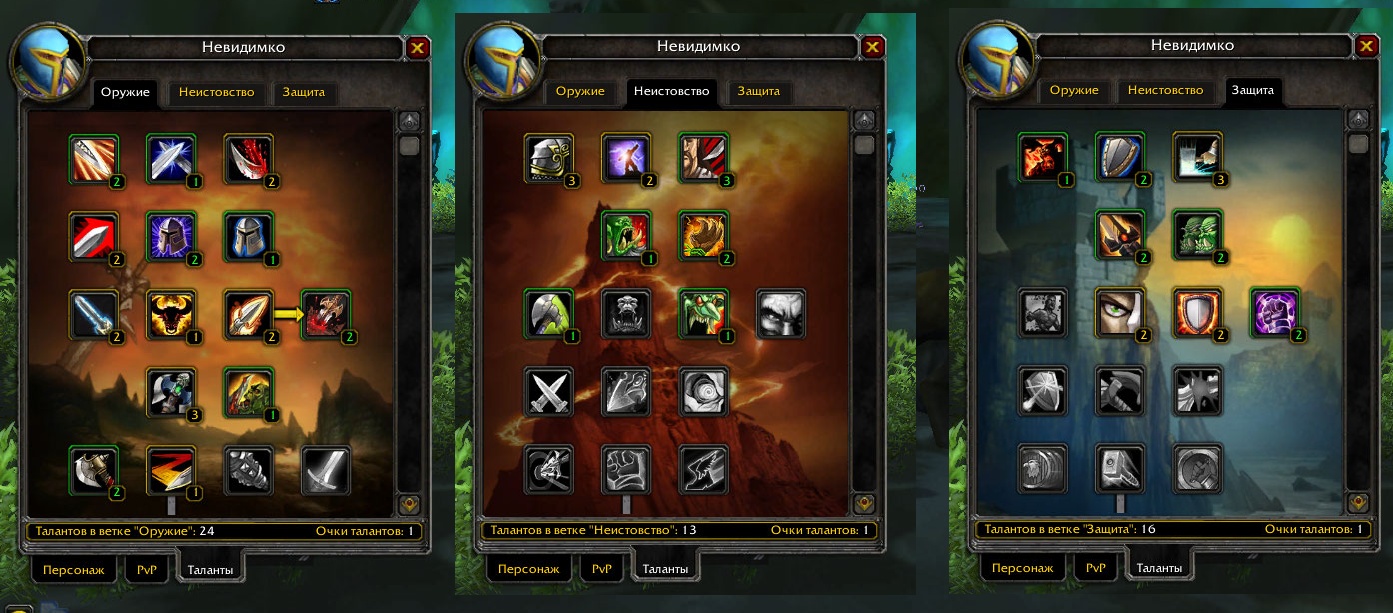This screenshot has height=613, width=1393.
Task: Open Персонаж tab under the Защита tree
Action: point(1022,568)
